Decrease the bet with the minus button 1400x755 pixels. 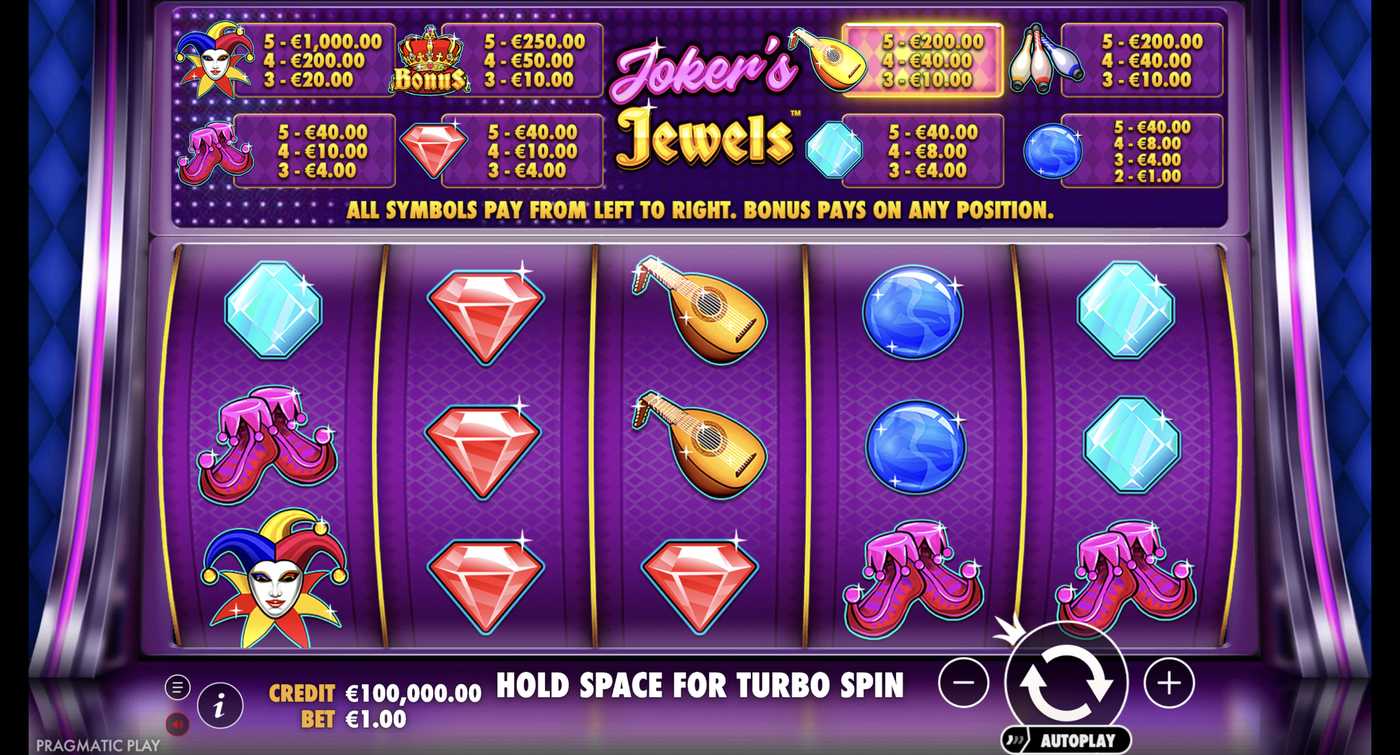963,682
